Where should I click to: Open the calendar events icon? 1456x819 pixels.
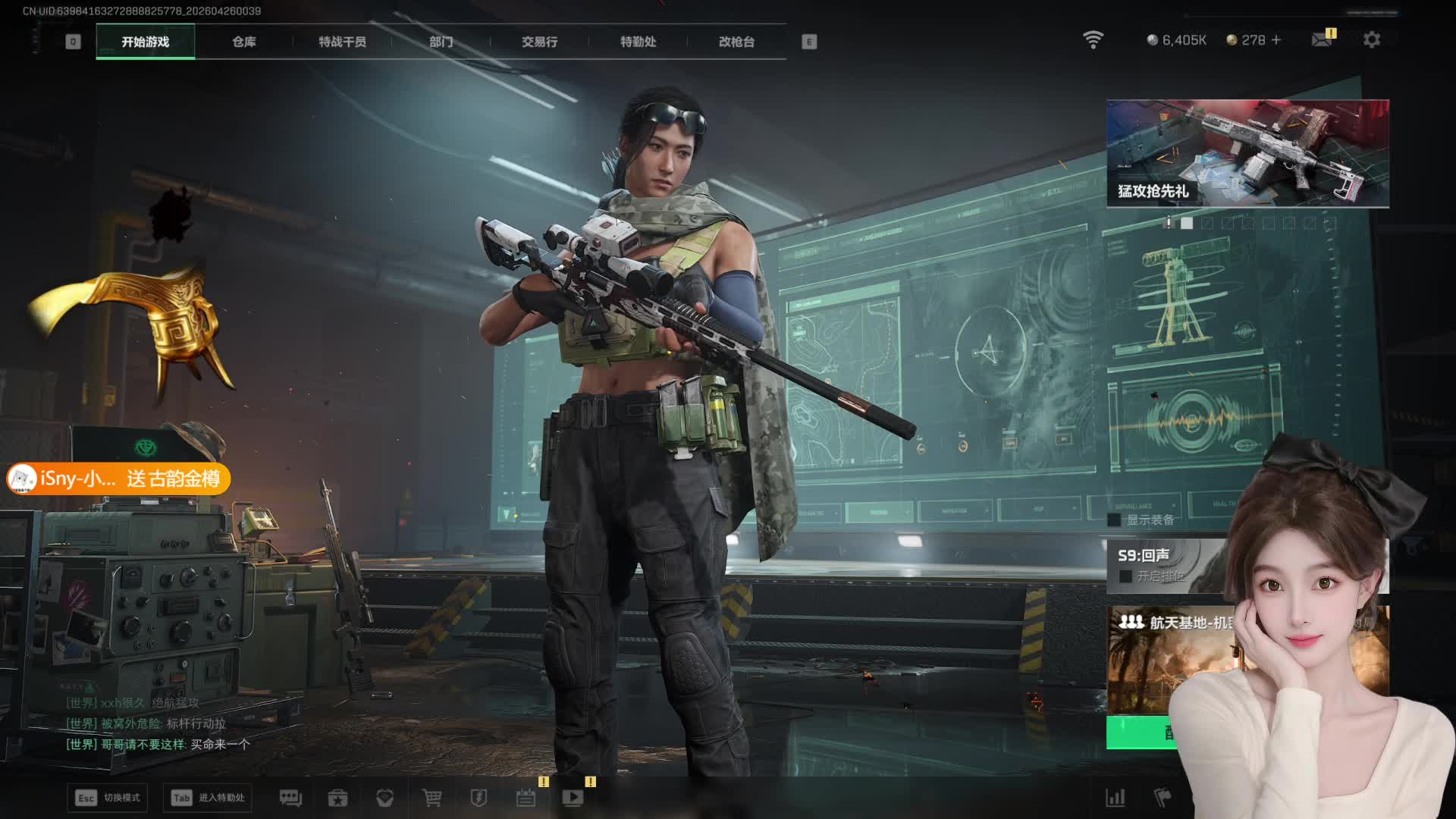pyautogui.click(x=526, y=798)
